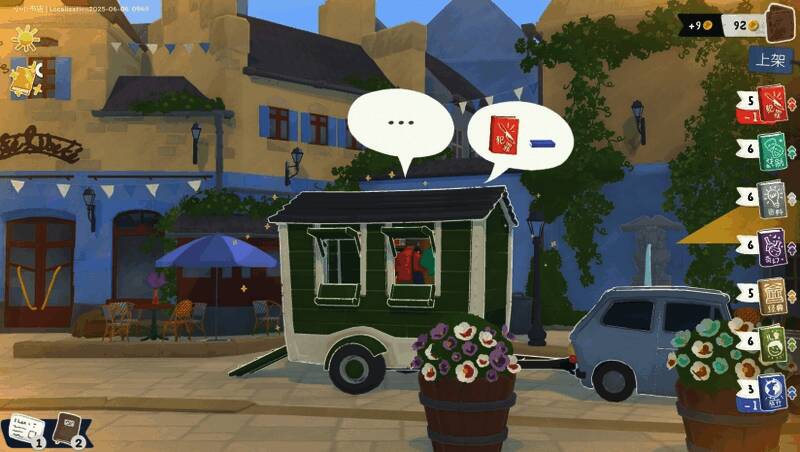Open the brown journal in the corner
The image size is (800, 452).
tap(779, 21)
